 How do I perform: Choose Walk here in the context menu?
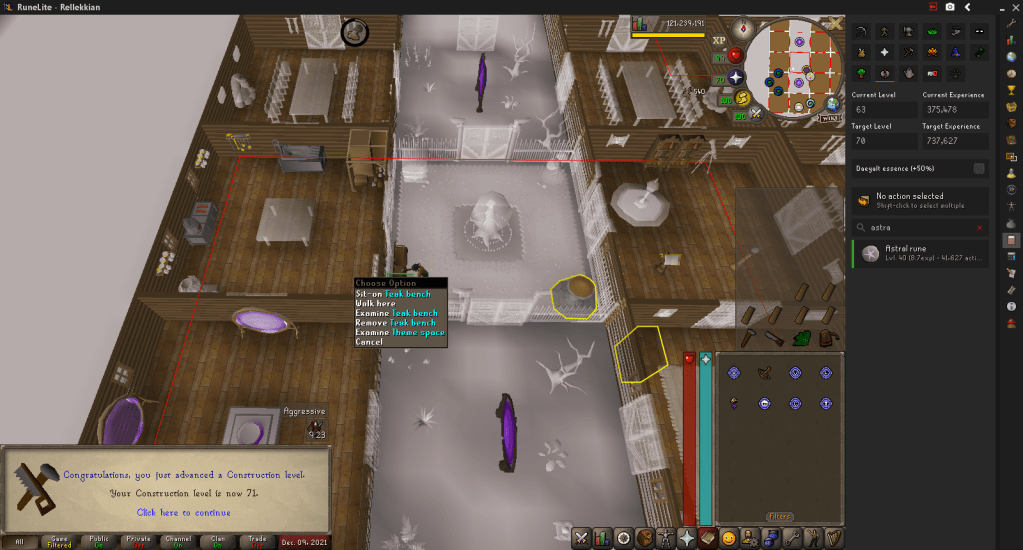point(375,304)
